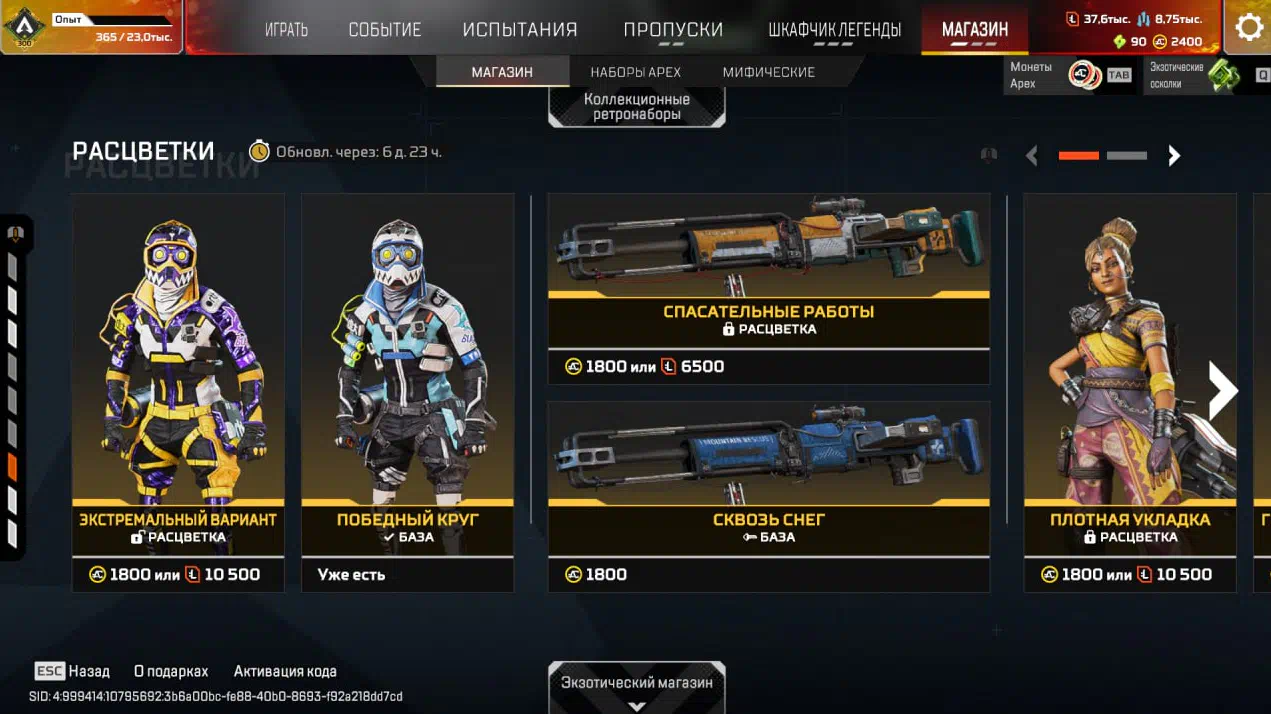
Task: Go to the ИСПЫТАНИЯ tab
Action: coord(520,30)
